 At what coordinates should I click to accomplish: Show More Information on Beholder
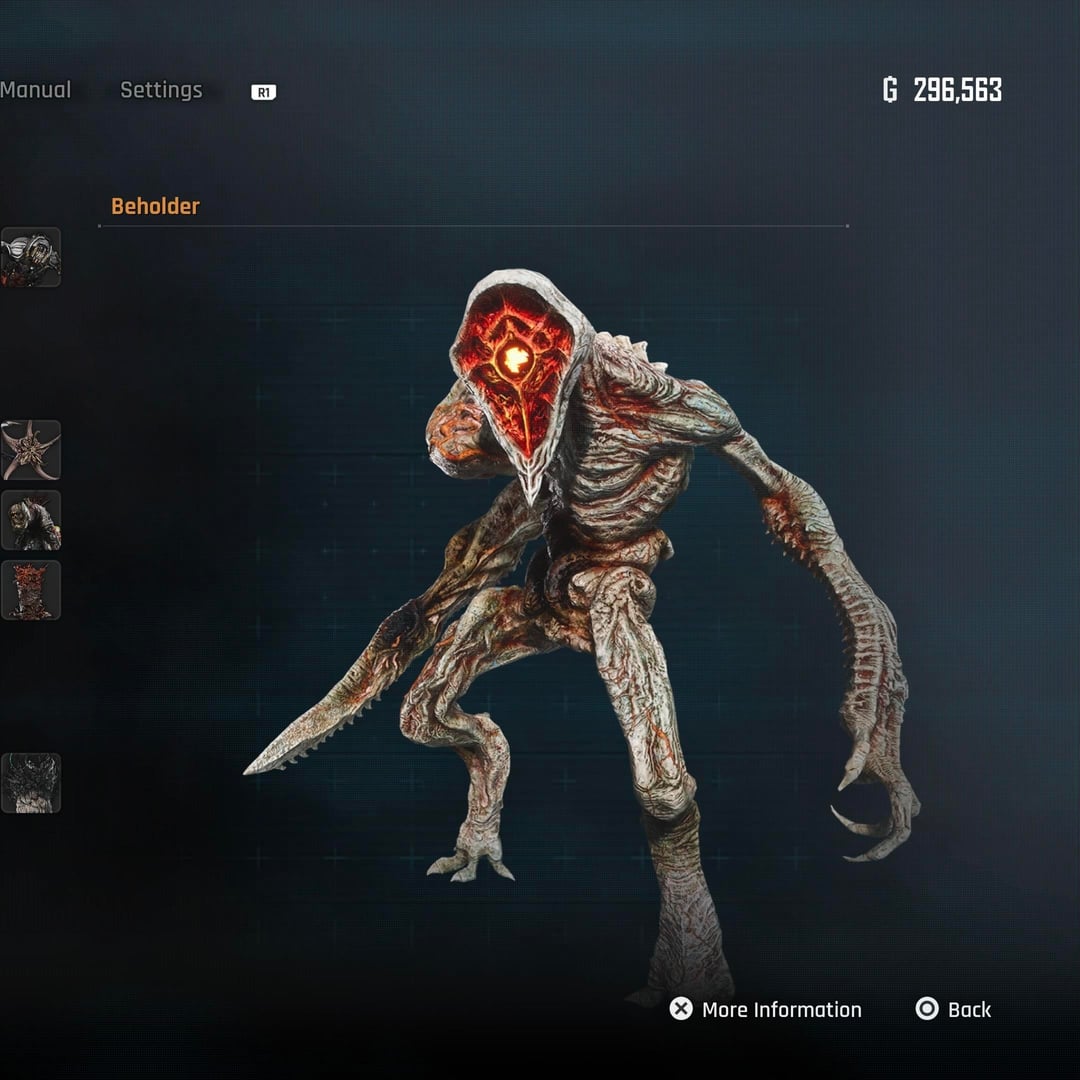click(x=766, y=1010)
